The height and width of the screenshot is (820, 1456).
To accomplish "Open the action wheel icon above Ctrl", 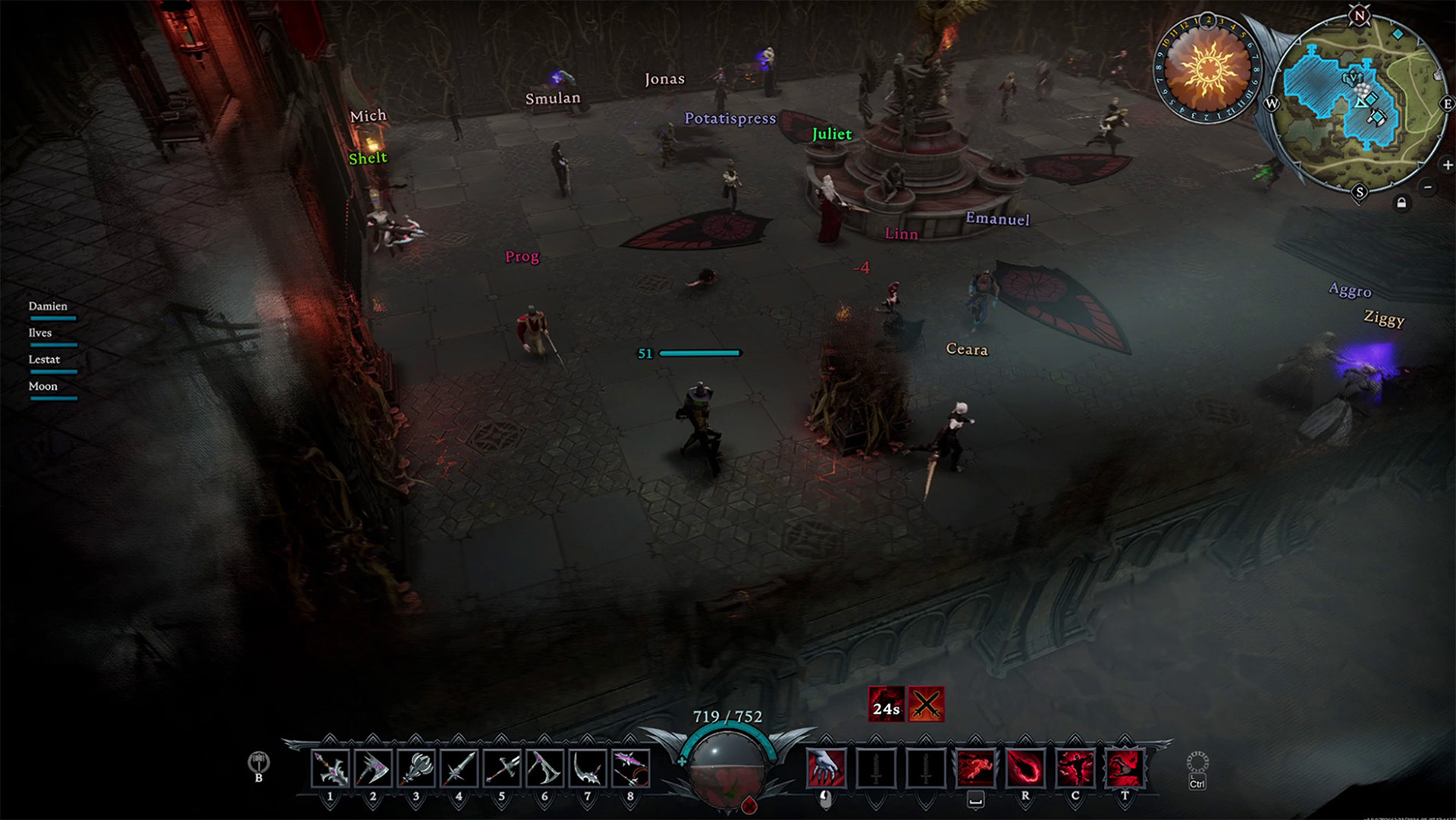I will click(x=1197, y=762).
